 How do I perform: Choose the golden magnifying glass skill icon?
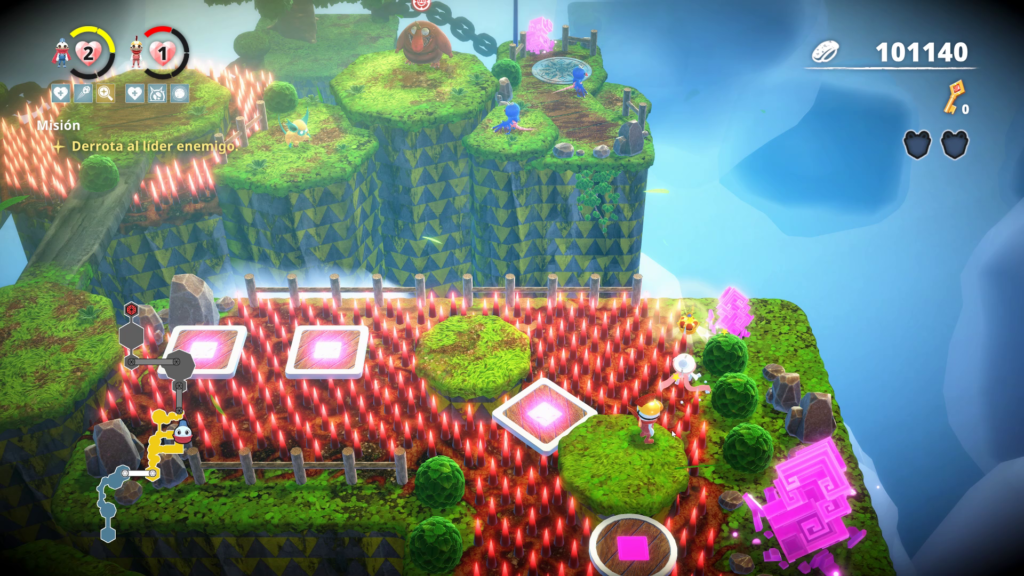click(106, 93)
